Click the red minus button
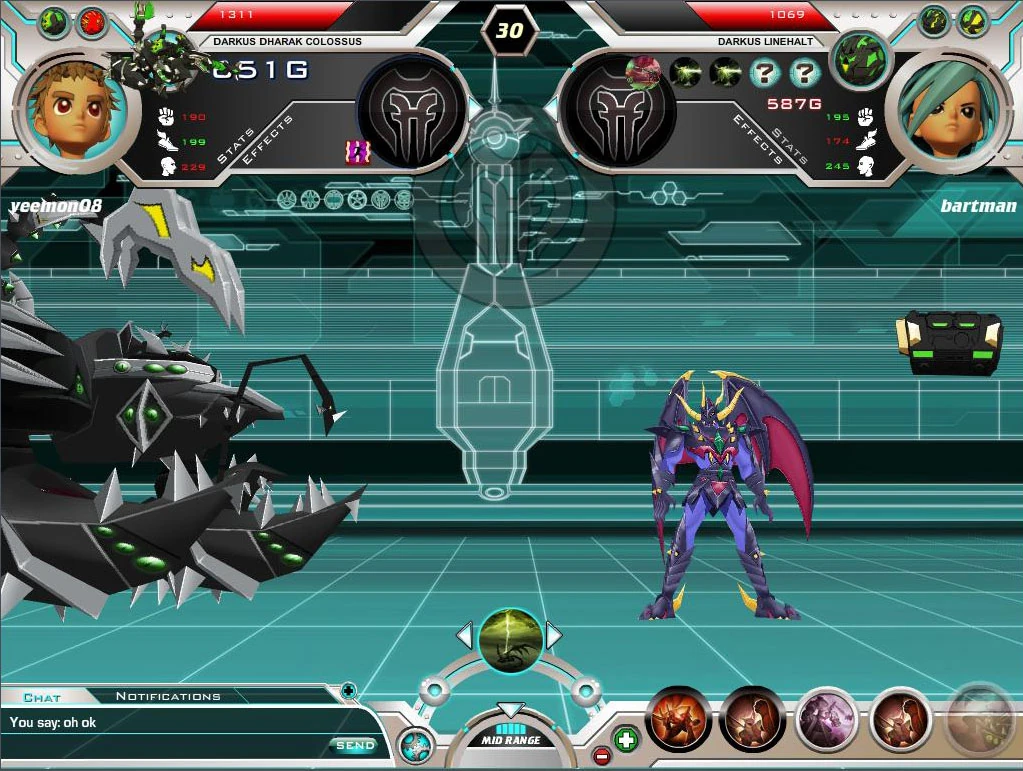The width and height of the screenshot is (1023, 771). 601,755
